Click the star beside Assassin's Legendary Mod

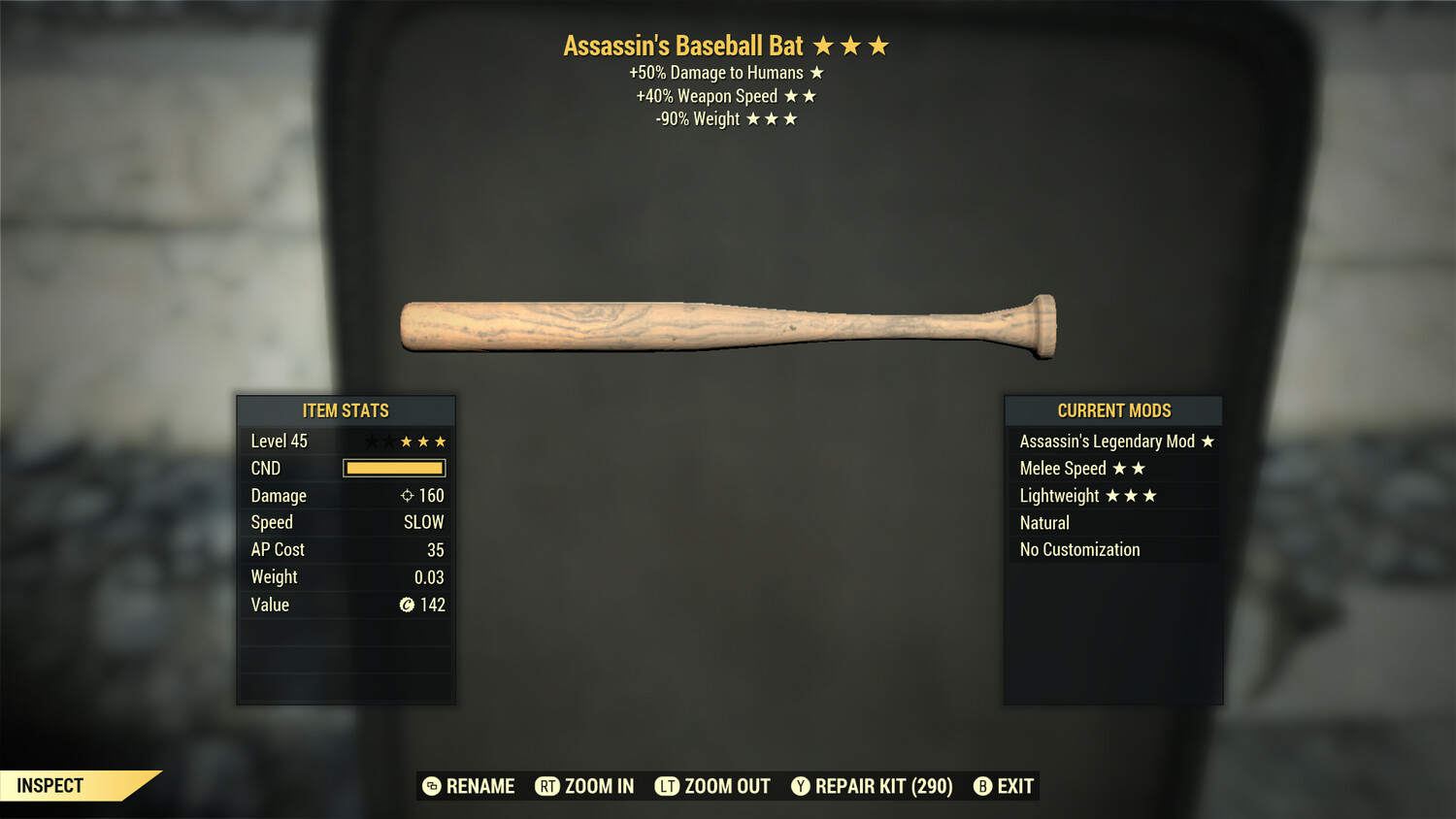(1207, 441)
